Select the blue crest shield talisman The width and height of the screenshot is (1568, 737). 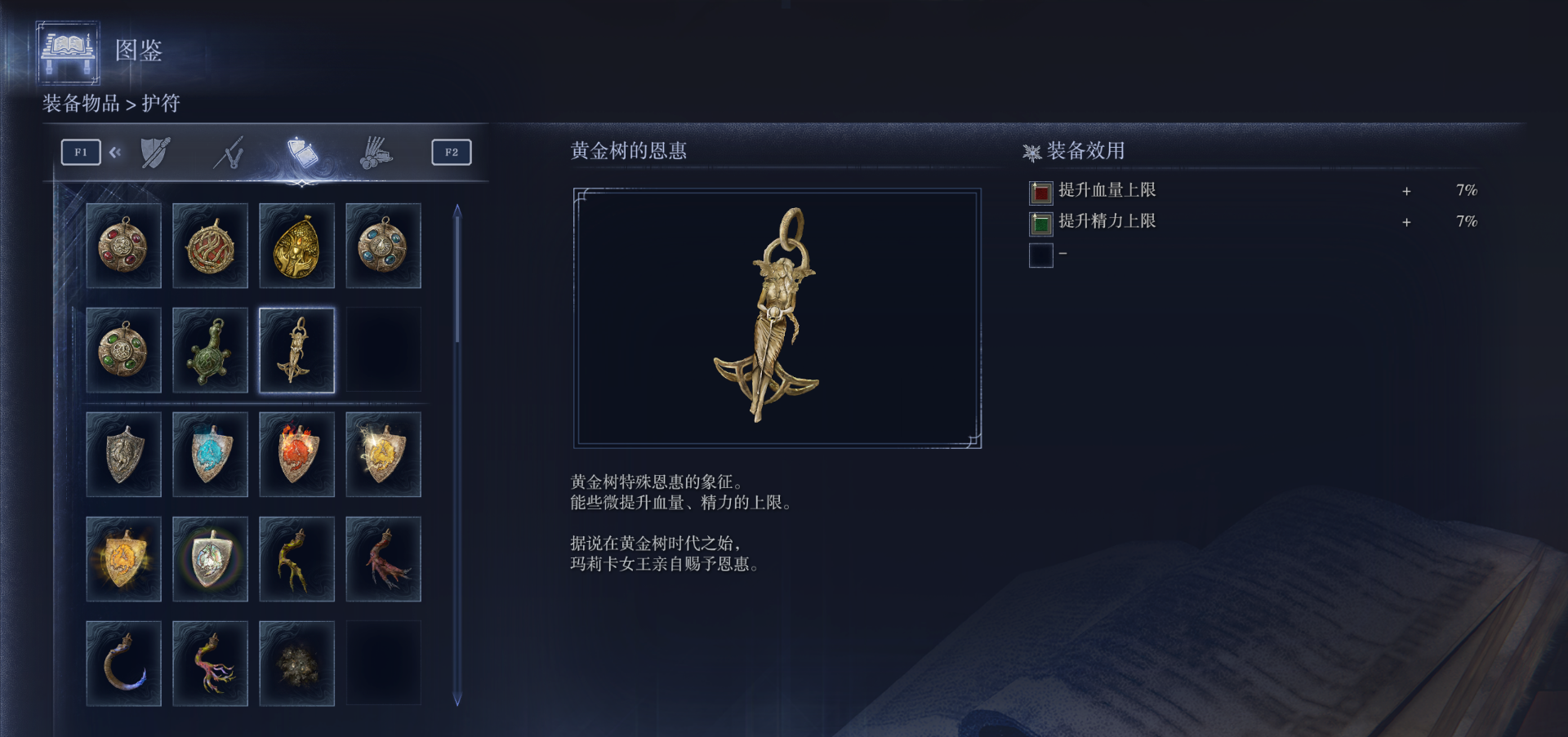[210, 454]
